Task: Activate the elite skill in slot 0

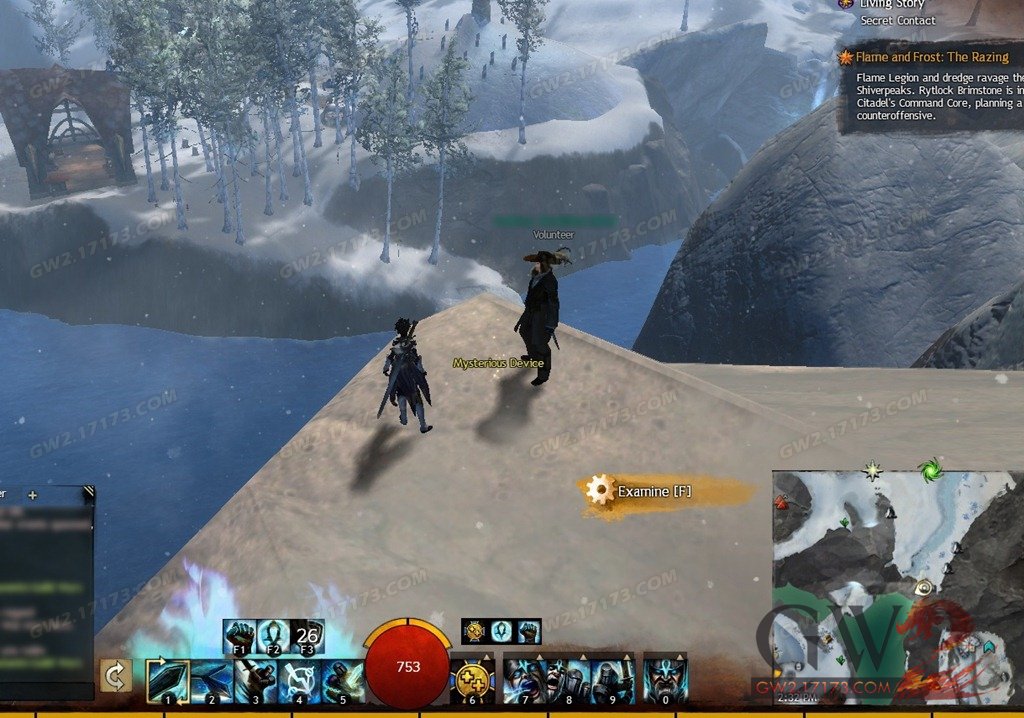Action: pyautogui.click(x=665, y=679)
